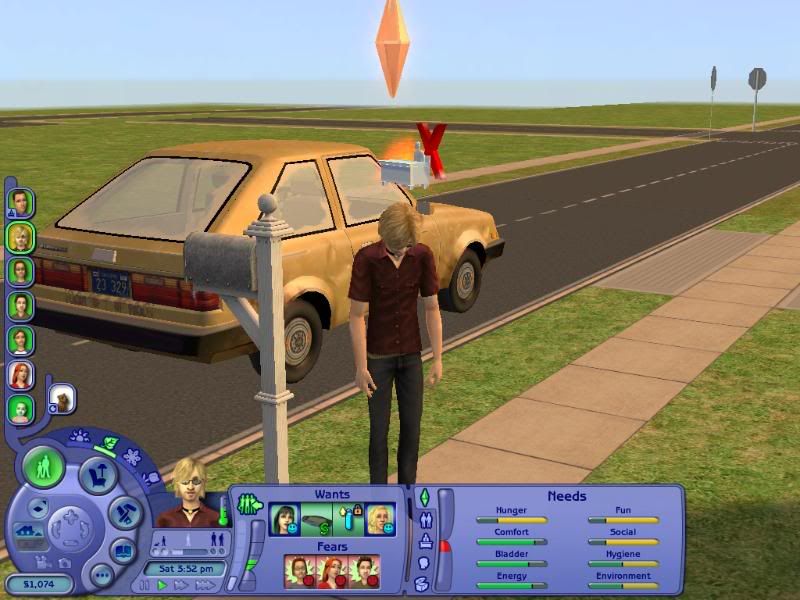Open the Personality tab with head icon
Viewport: 800px width, 600px height.
(423, 563)
